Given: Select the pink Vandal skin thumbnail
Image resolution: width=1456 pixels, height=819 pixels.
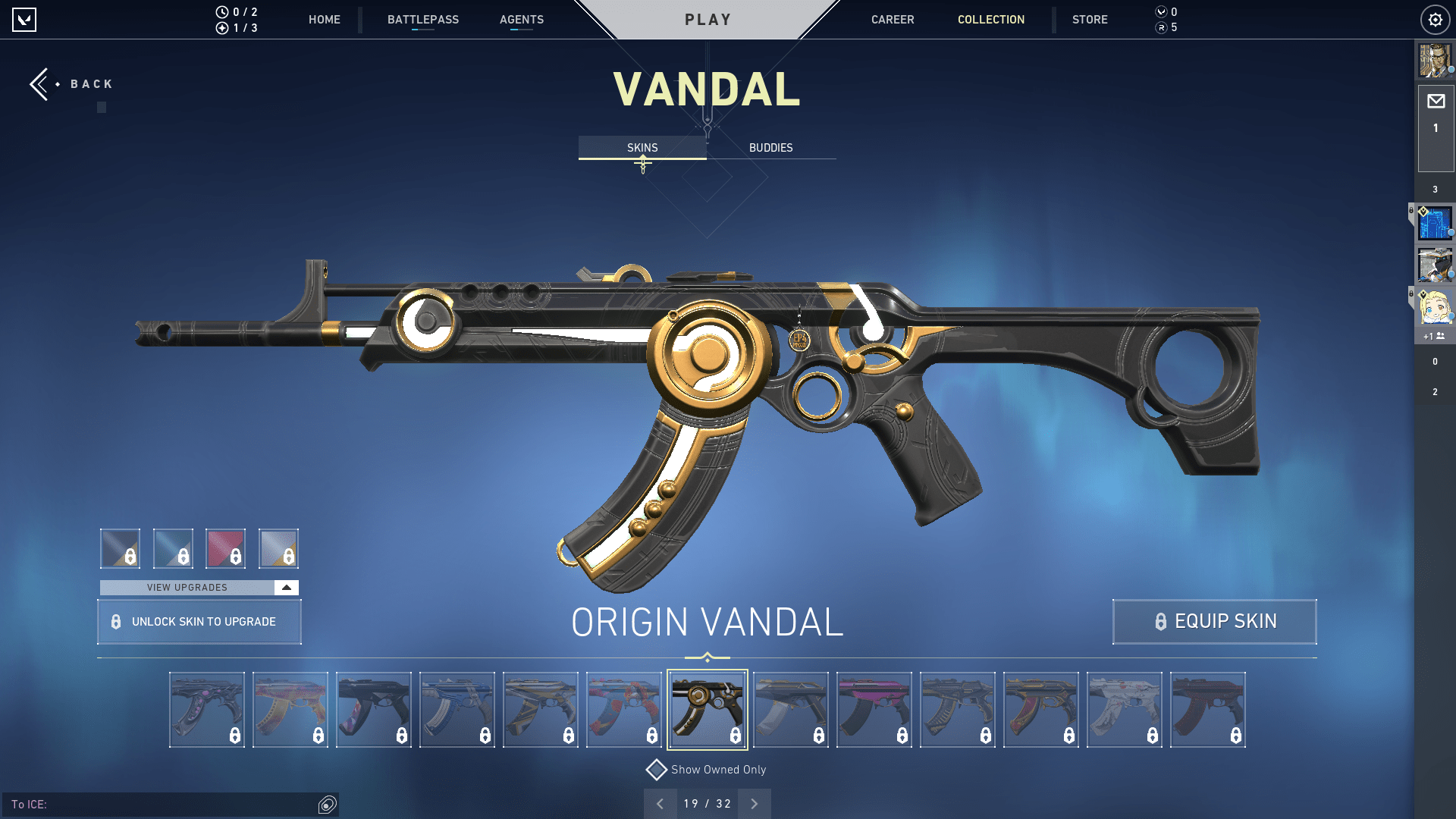Looking at the screenshot, I should point(874,709).
